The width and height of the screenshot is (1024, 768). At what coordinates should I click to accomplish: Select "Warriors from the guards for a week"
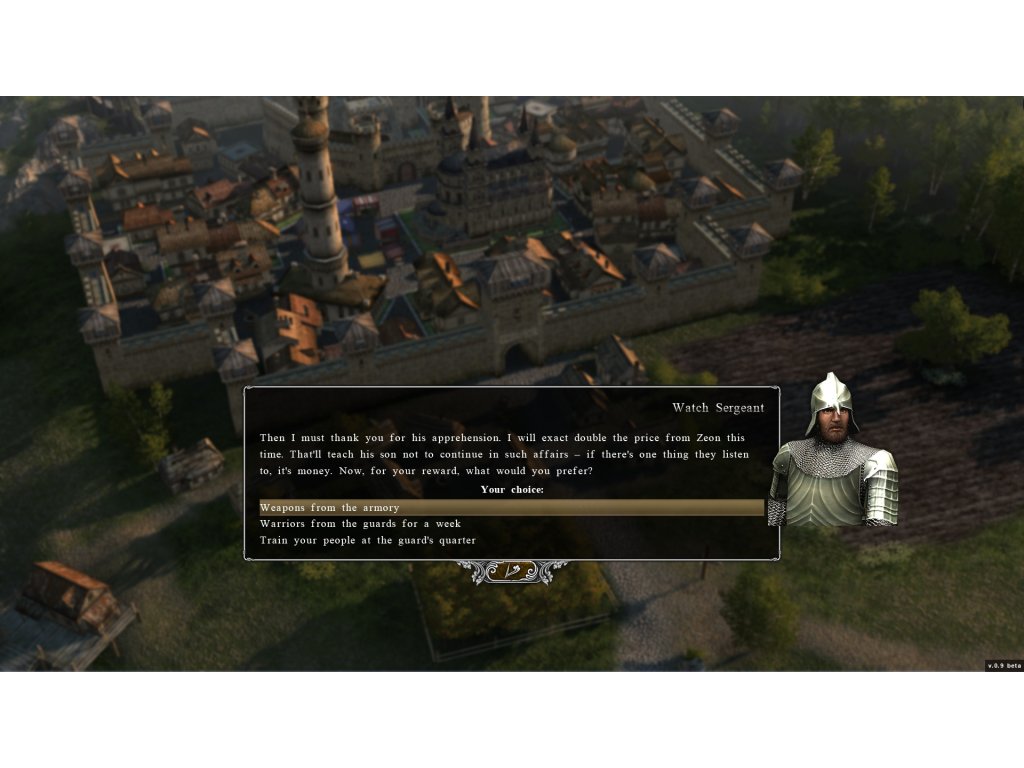click(360, 524)
